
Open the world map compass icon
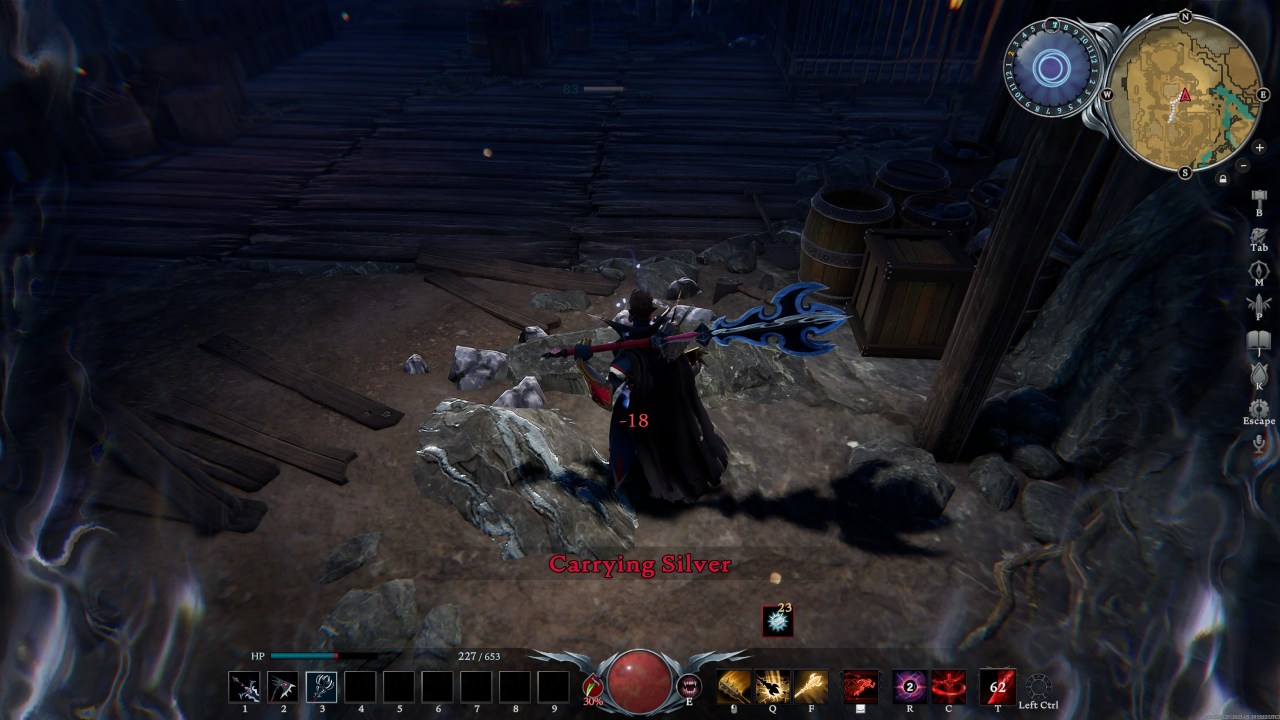coord(1258,272)
